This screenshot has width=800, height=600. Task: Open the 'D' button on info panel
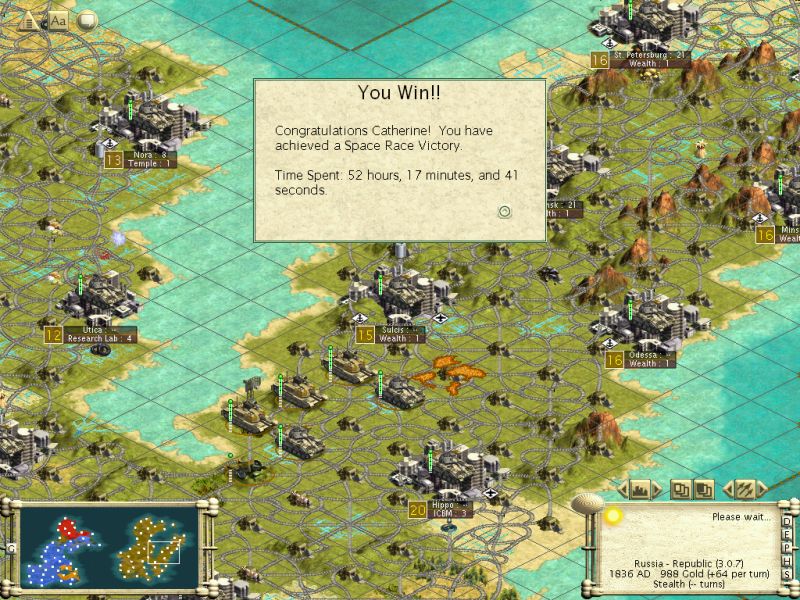pos(788,521)
